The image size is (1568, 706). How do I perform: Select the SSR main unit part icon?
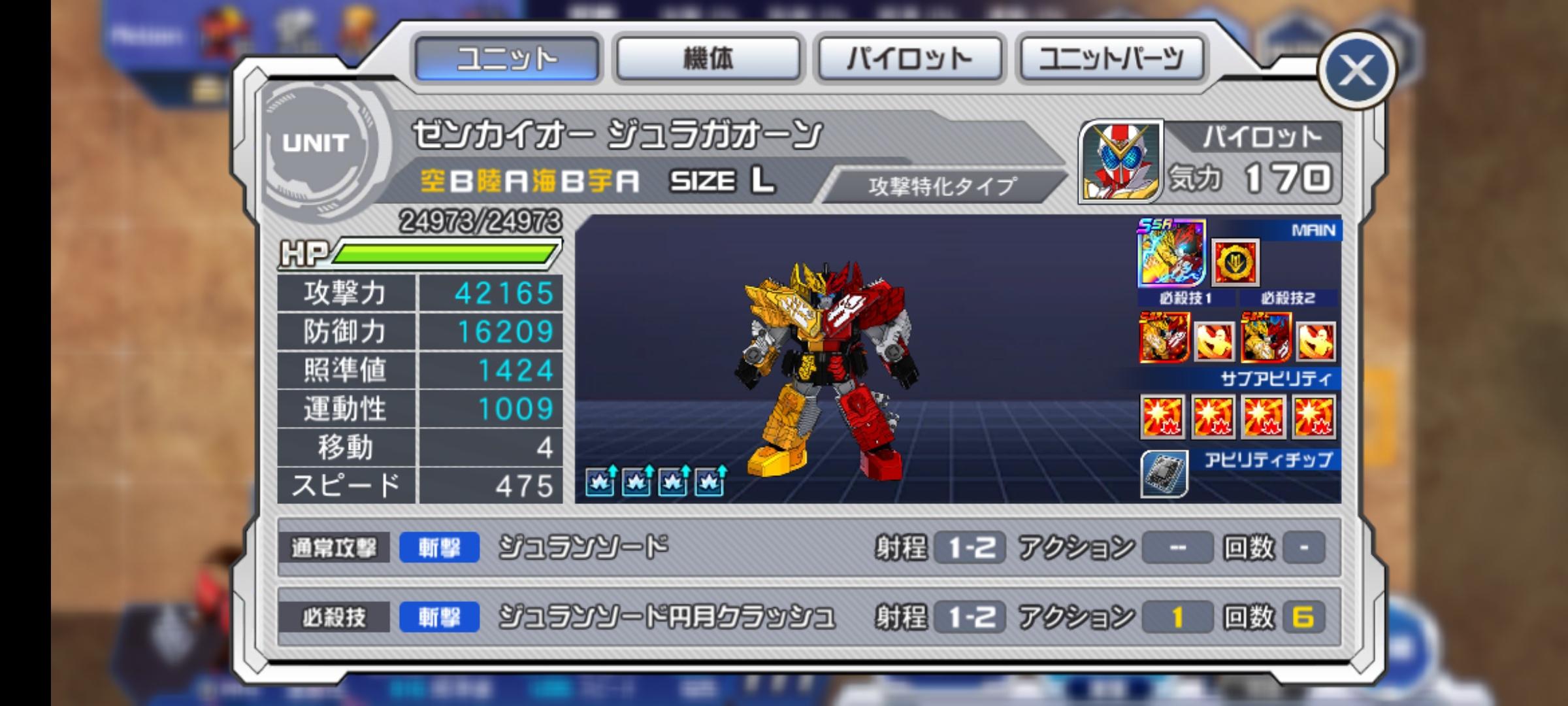(1171, 254)
